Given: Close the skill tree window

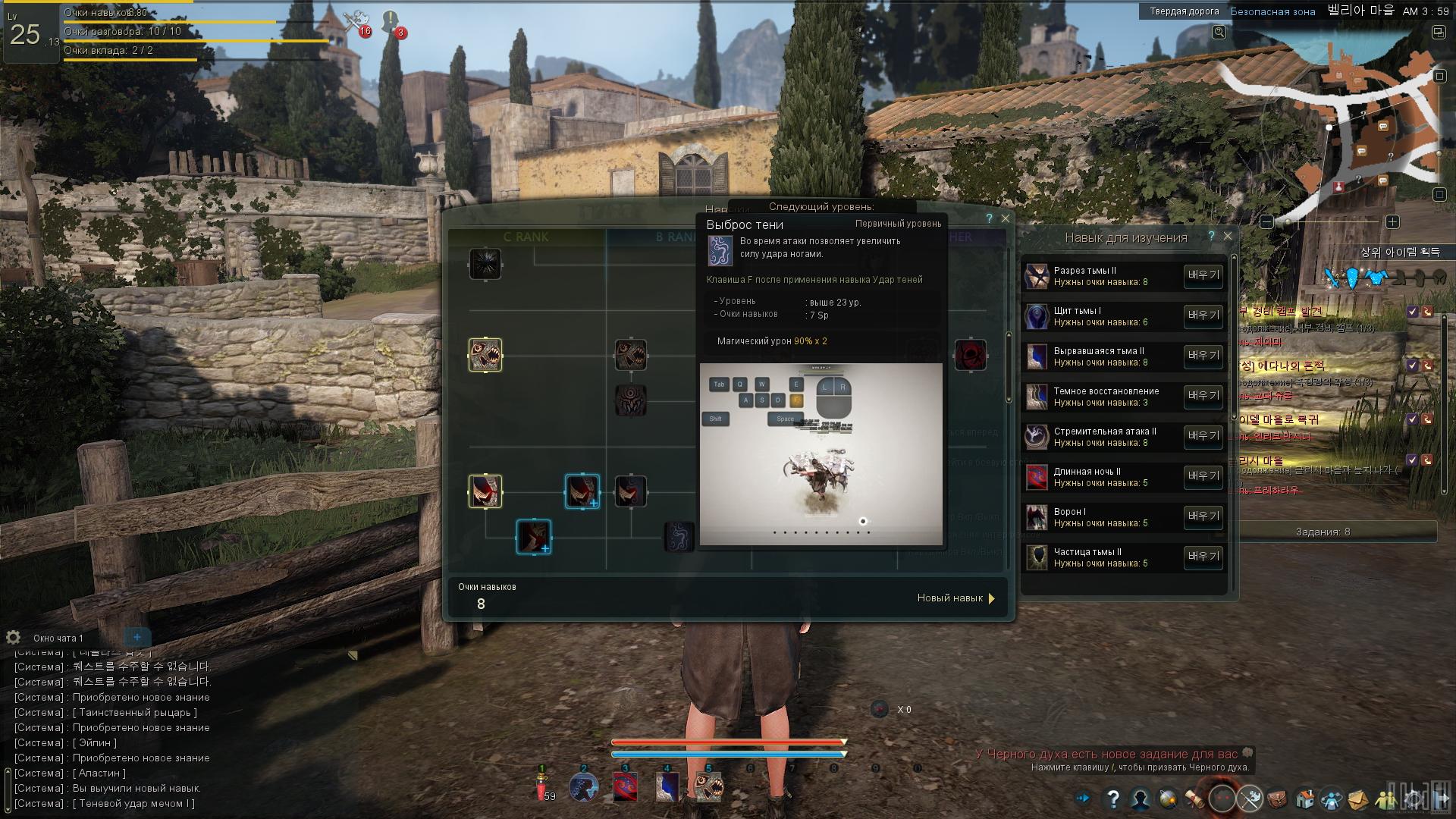Looking at the screenshot, I should coord(1006,218).
